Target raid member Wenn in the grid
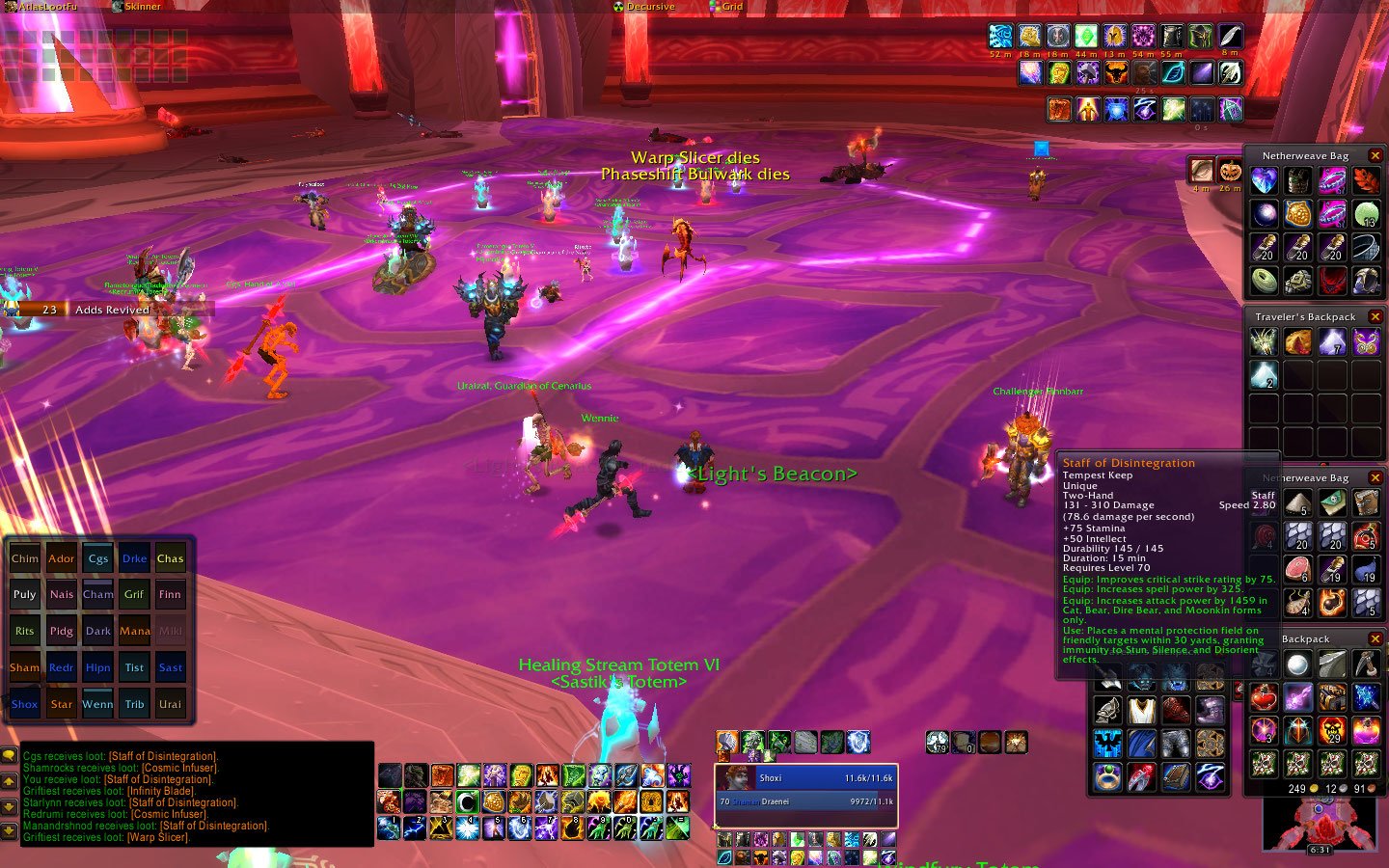Image resolution: width=1389 pixels, height=868 pixels. click(97, 704)
